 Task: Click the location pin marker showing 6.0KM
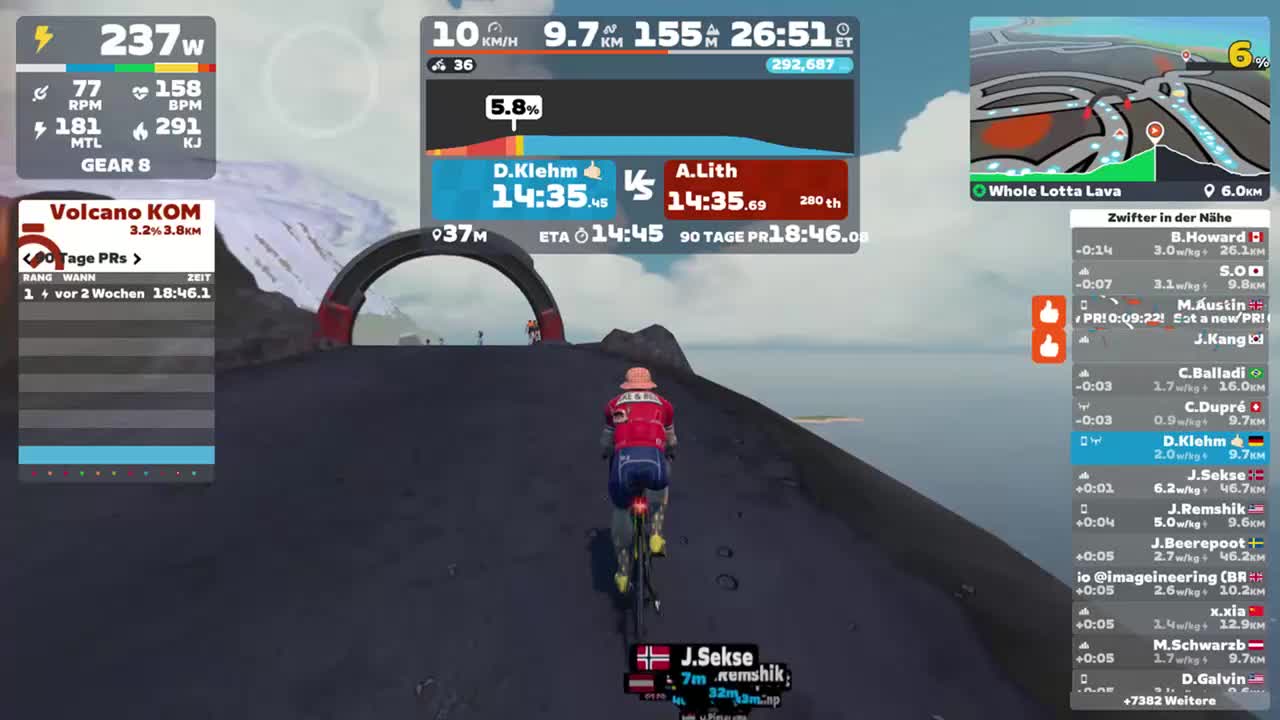[1209, 191]
